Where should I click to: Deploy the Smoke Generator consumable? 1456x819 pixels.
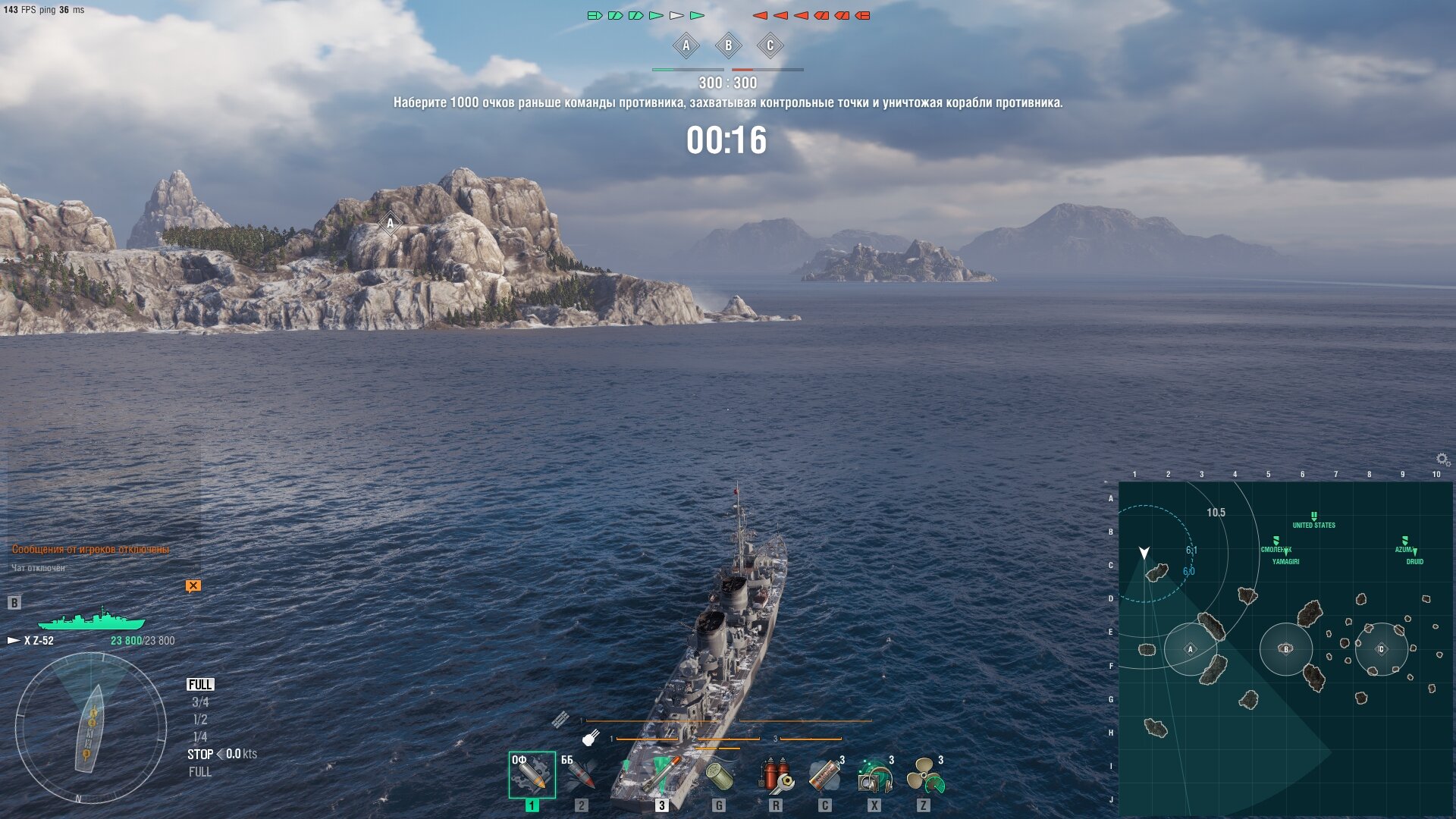click(825, 777)
